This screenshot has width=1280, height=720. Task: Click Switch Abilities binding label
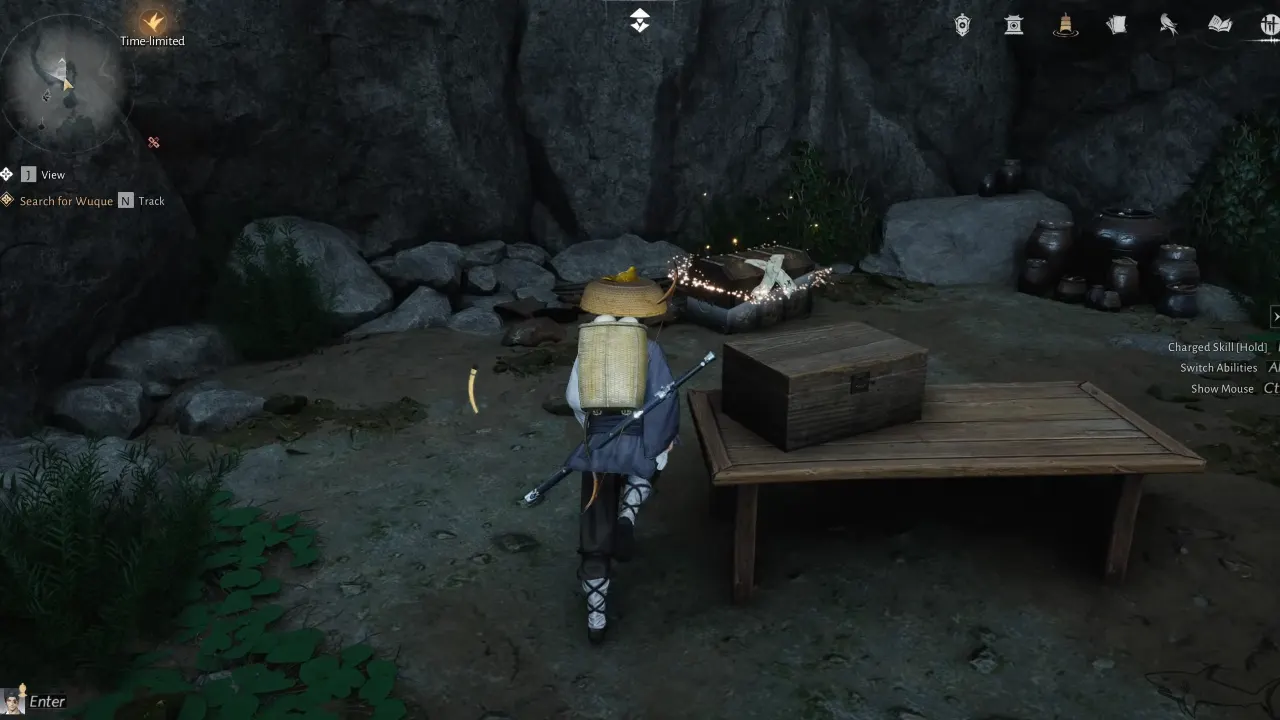1218,367
